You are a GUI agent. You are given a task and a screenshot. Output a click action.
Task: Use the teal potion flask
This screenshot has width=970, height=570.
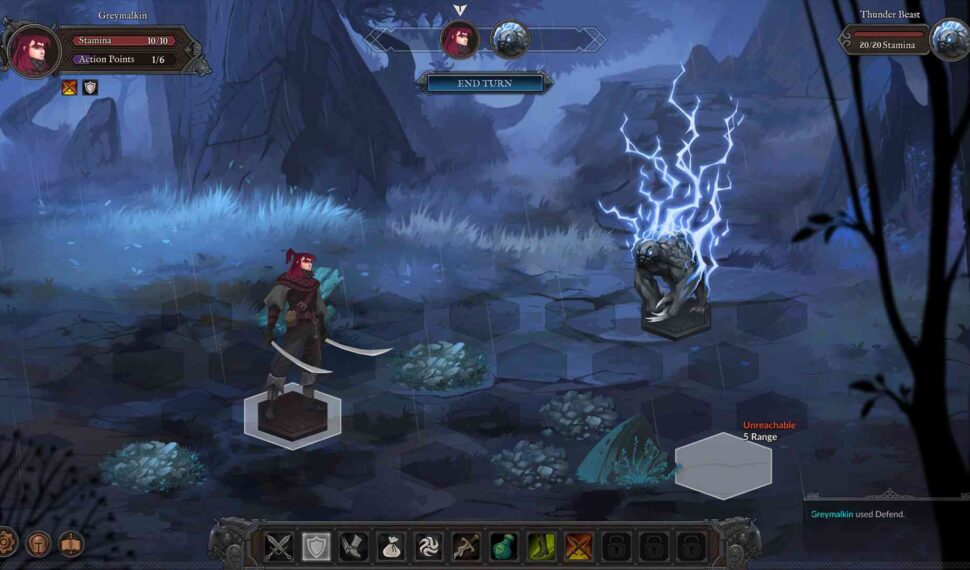click(x=503, y=547)
